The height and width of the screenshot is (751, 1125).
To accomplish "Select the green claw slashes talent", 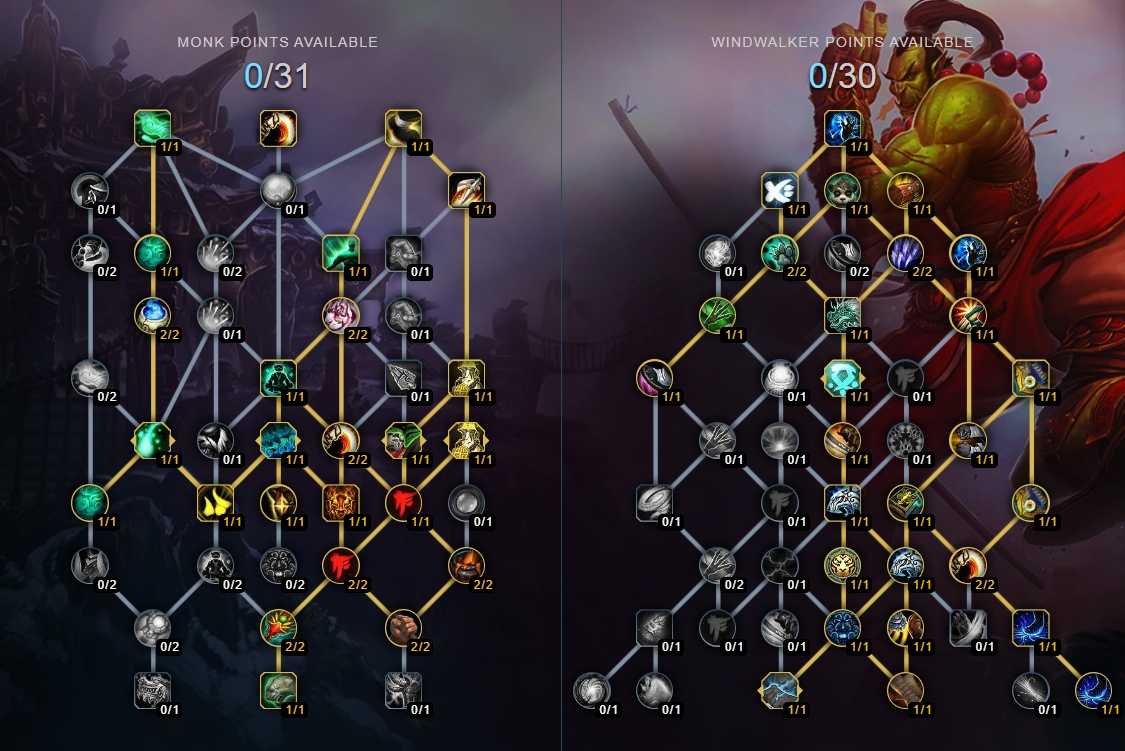I will click(x=717, y=315).
